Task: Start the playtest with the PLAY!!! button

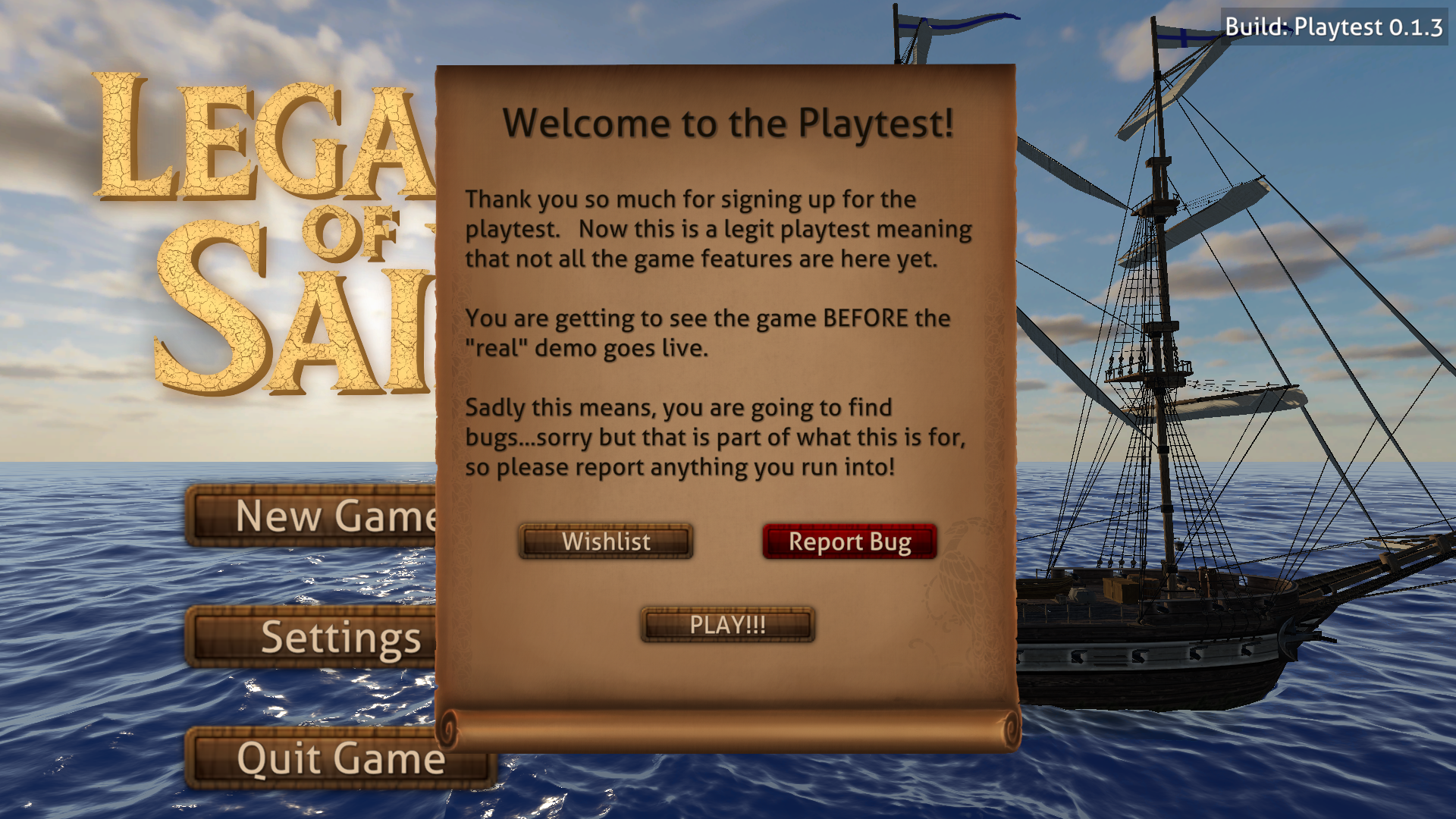Action: (x=727, y=625)
